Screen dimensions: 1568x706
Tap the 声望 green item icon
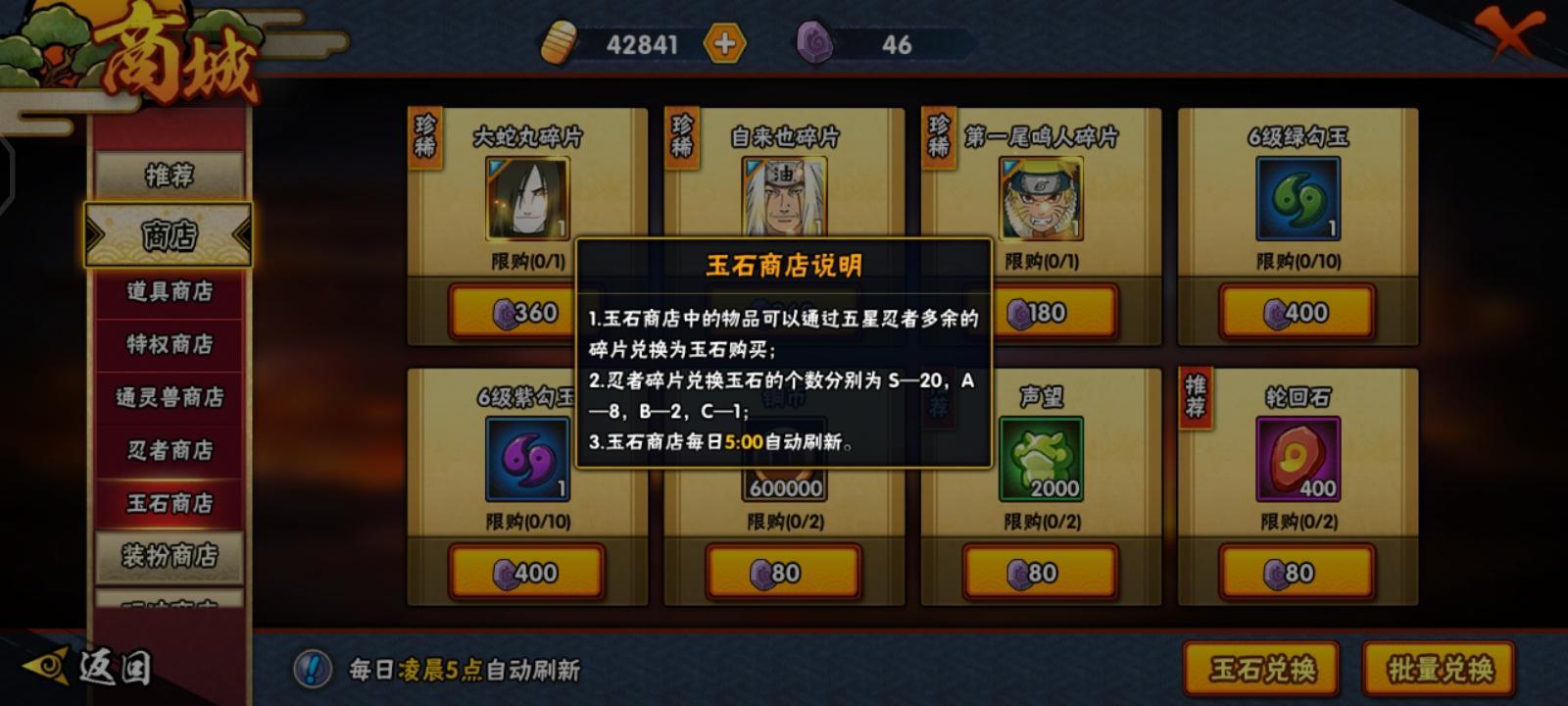[x=1041, y=458]
